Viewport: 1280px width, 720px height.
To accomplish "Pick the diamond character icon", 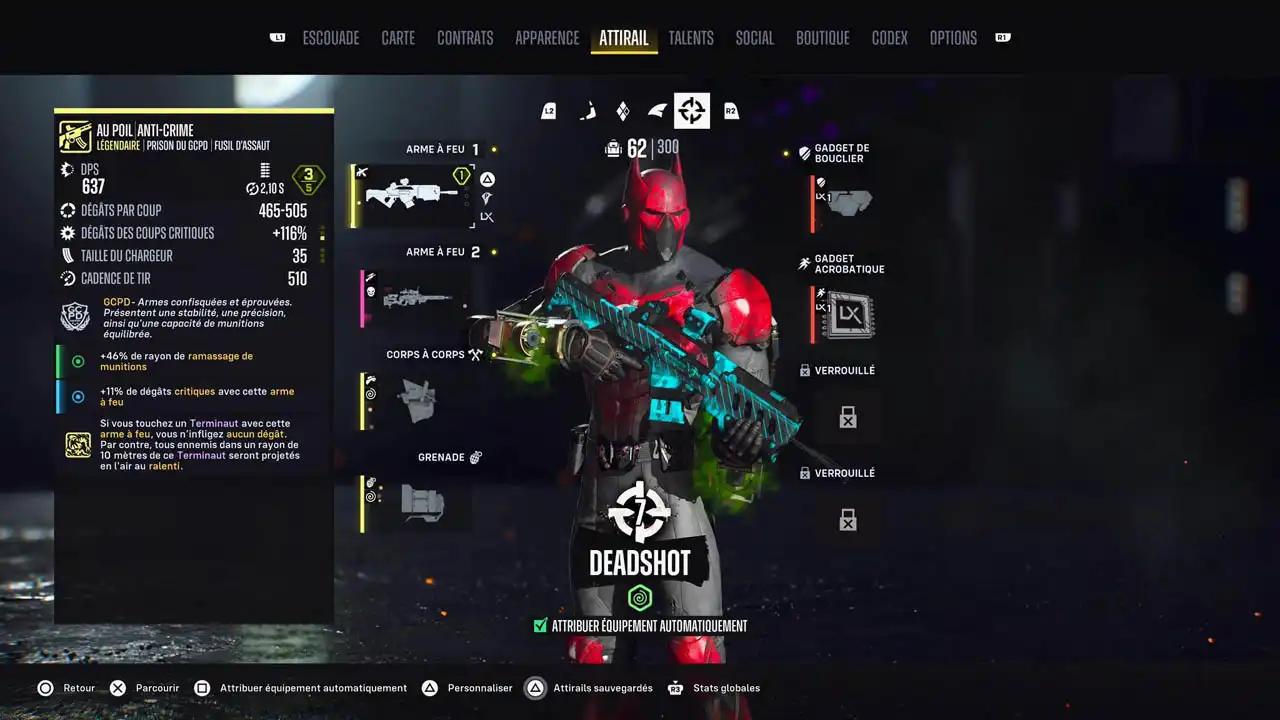I will (x=622, y=111).
